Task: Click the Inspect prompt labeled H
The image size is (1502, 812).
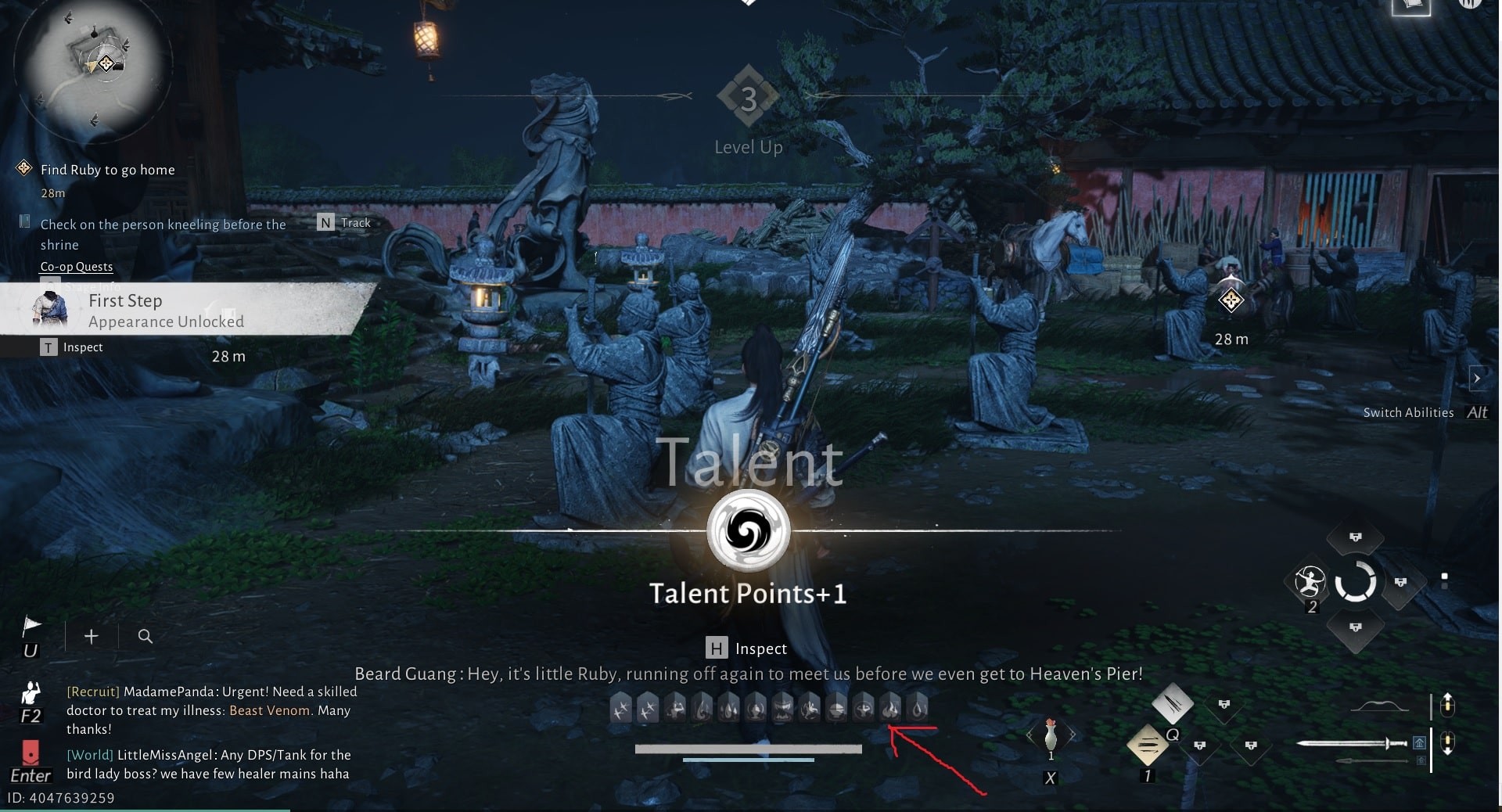Action: click(748, 649)
